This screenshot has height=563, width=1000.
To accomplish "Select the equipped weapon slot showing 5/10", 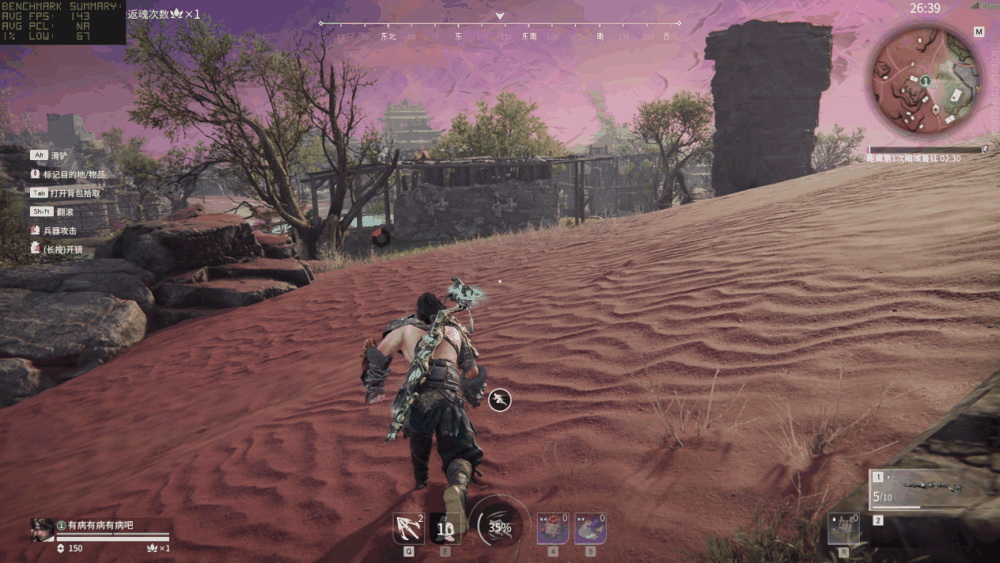I will [920, 489].
